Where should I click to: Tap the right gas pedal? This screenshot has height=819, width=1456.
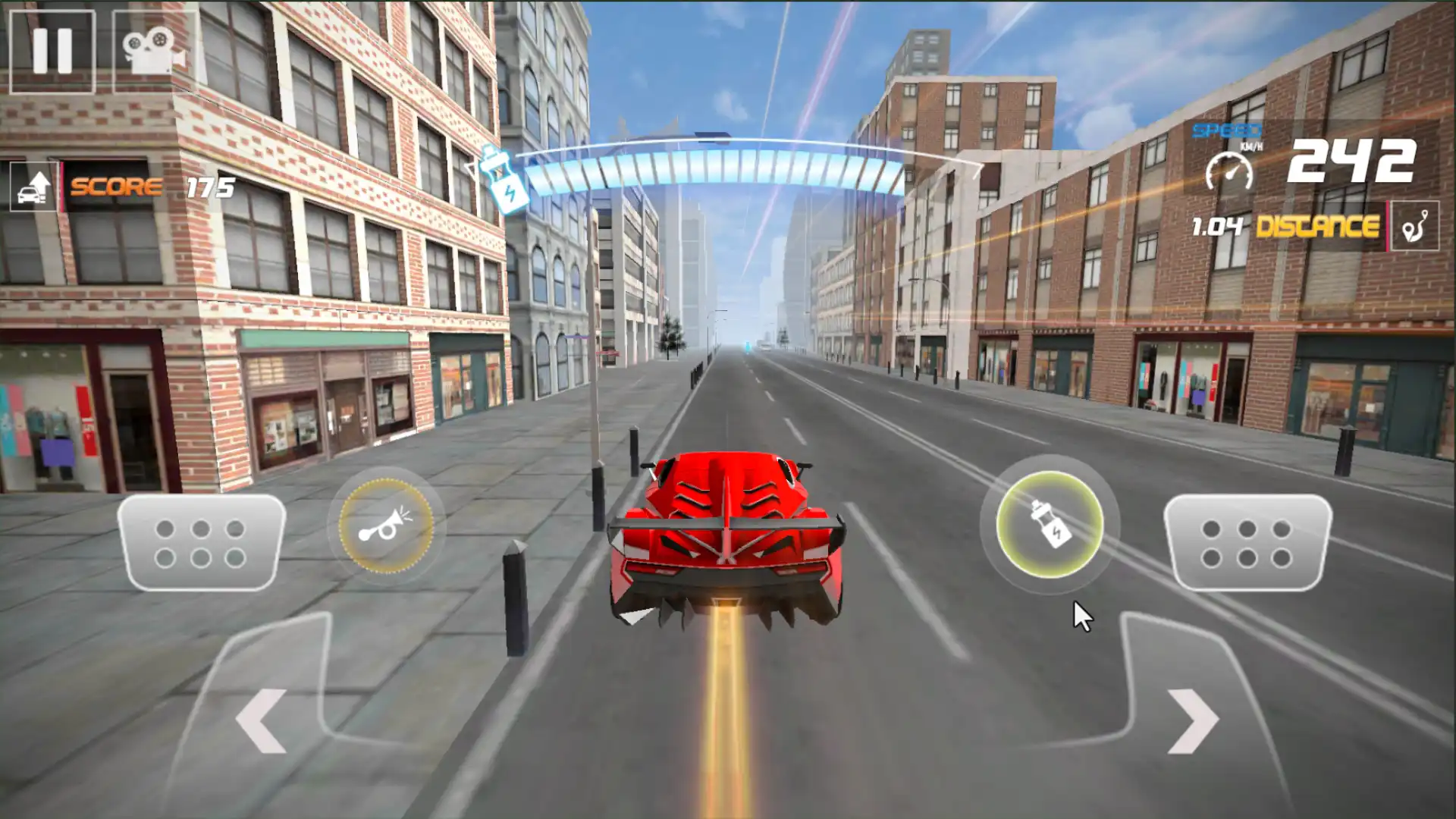point(1247,543)
